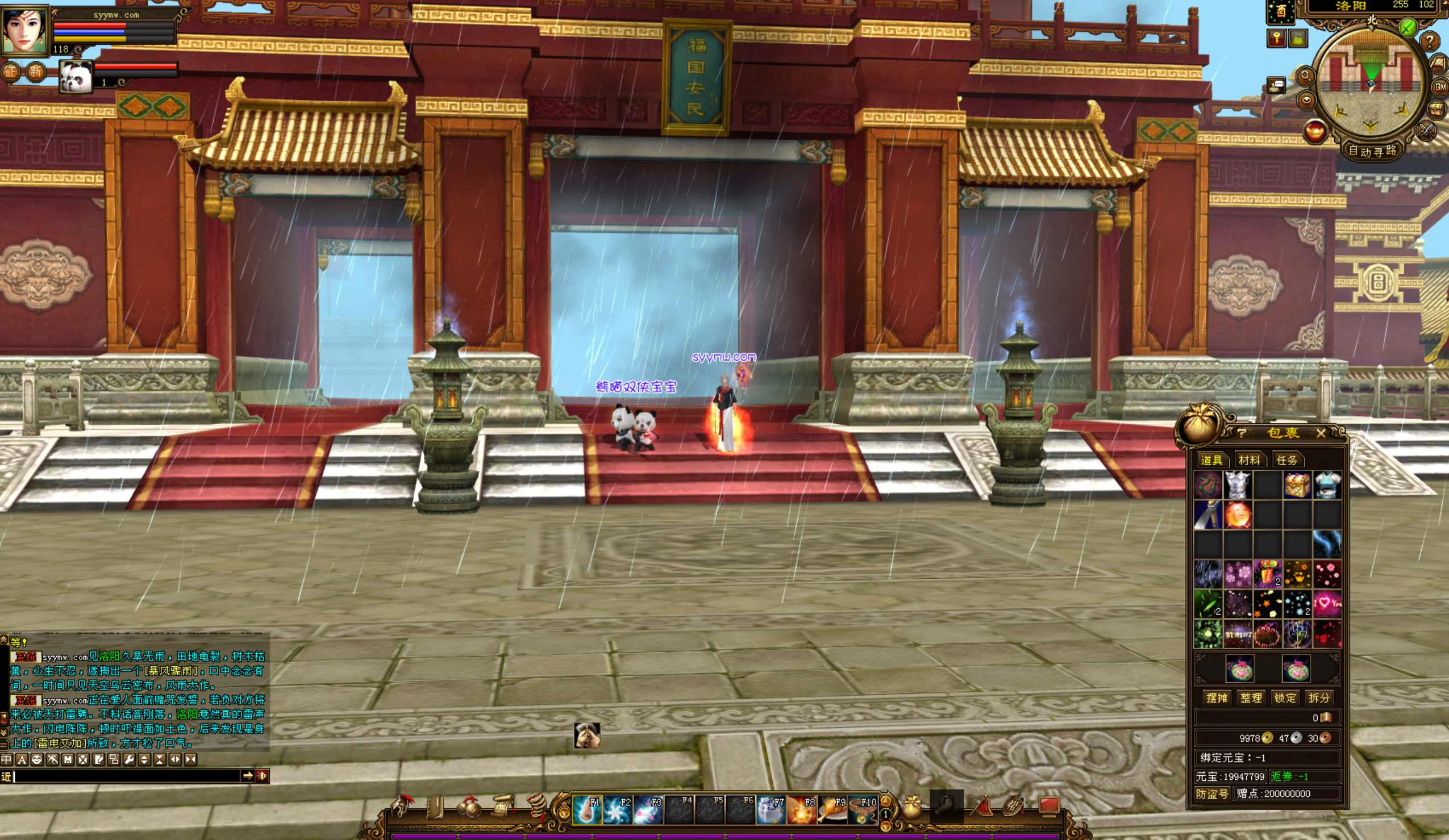Select the "I ♥ You" firework item
Viewport: 1449px width, 840px height.
pos(1327,604)
